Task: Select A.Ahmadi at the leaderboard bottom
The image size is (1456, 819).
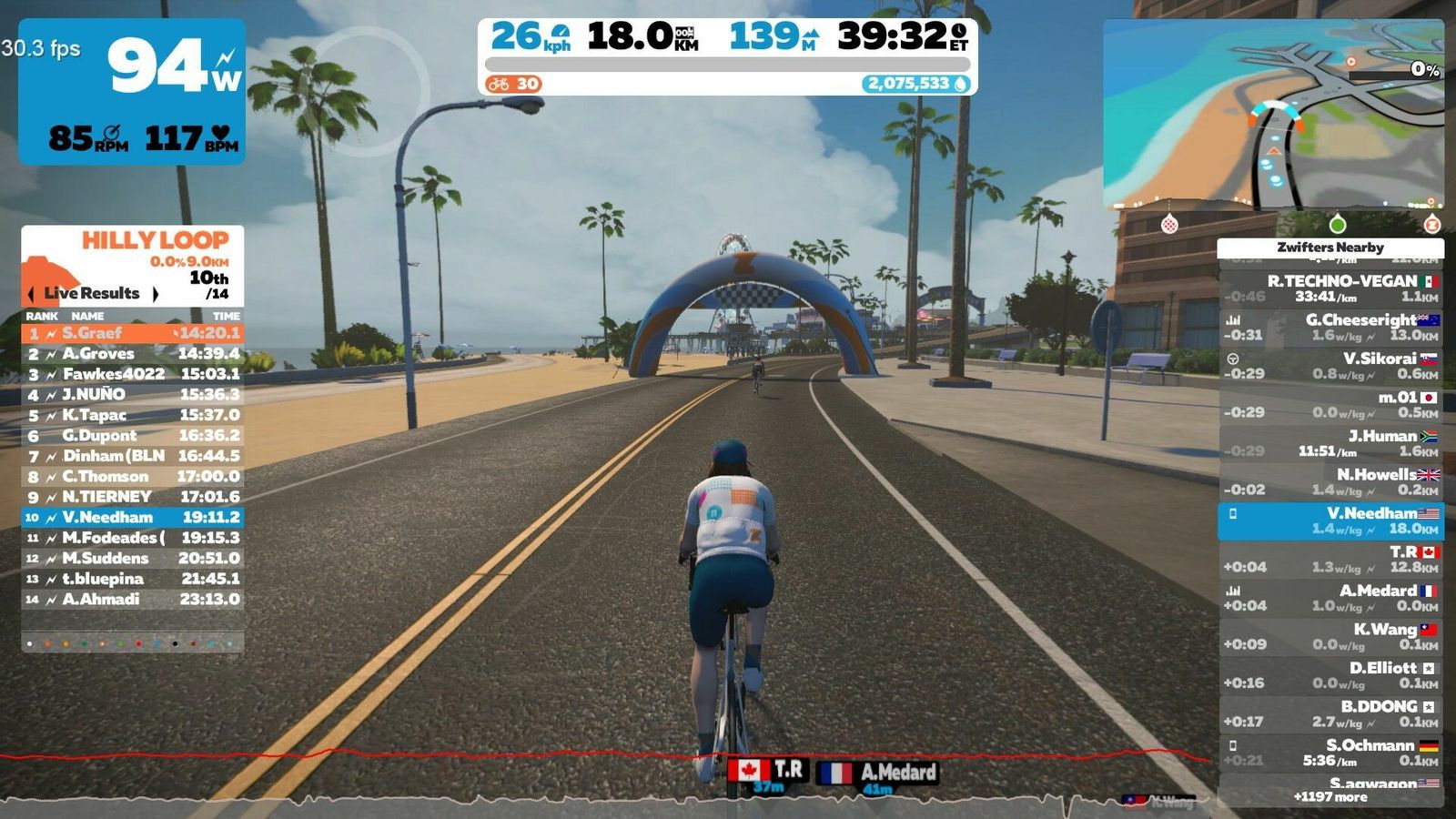Action: click(x=133, y=599)
